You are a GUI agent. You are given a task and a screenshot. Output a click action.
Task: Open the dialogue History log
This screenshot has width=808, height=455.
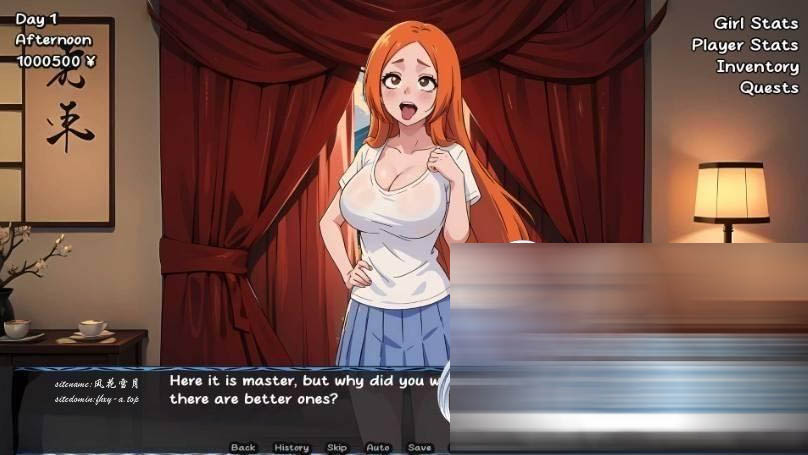[291, 447]
